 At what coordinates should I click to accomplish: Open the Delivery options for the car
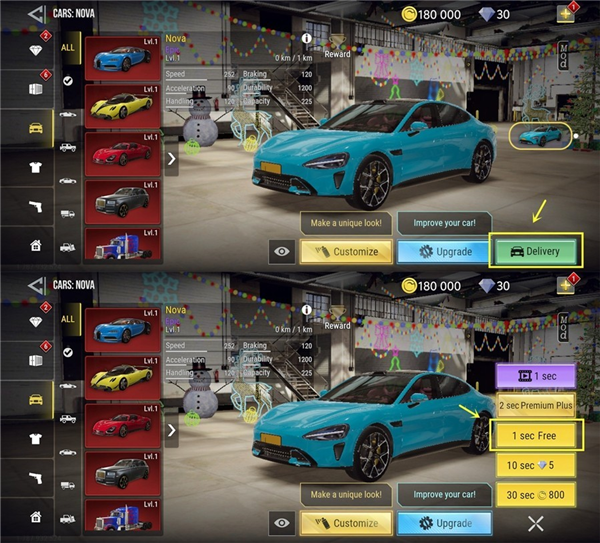pos(536,250)
